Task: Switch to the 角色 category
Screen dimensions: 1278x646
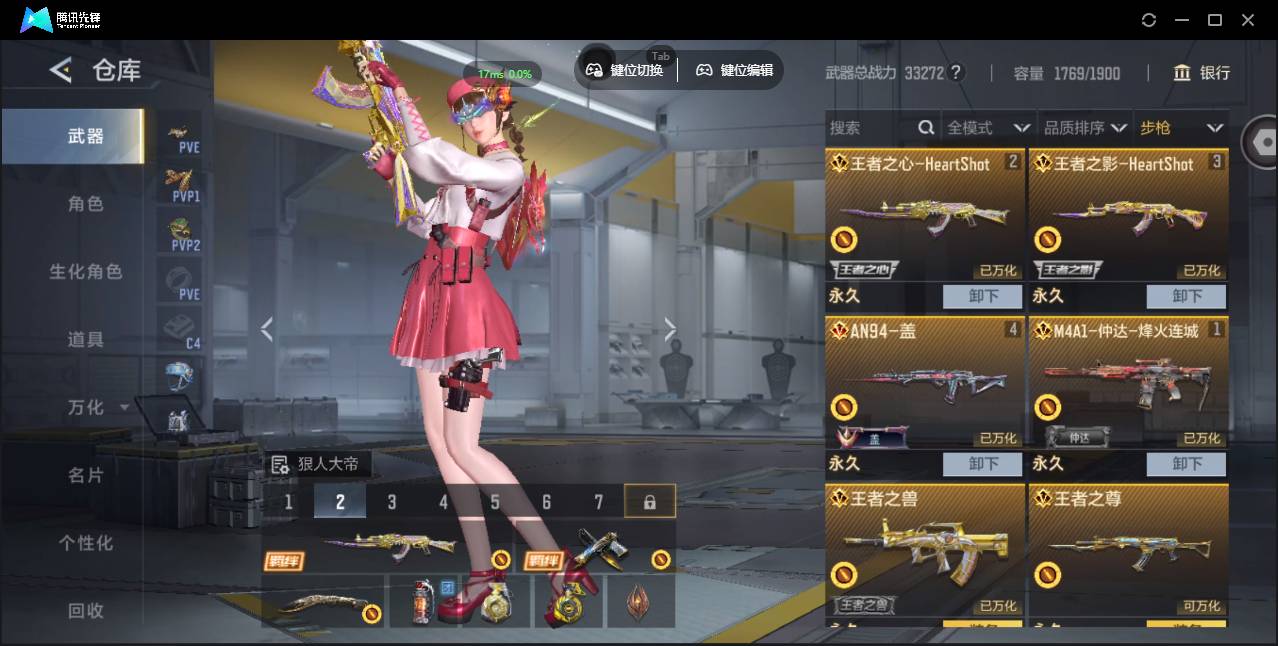Action: point(85,204)
